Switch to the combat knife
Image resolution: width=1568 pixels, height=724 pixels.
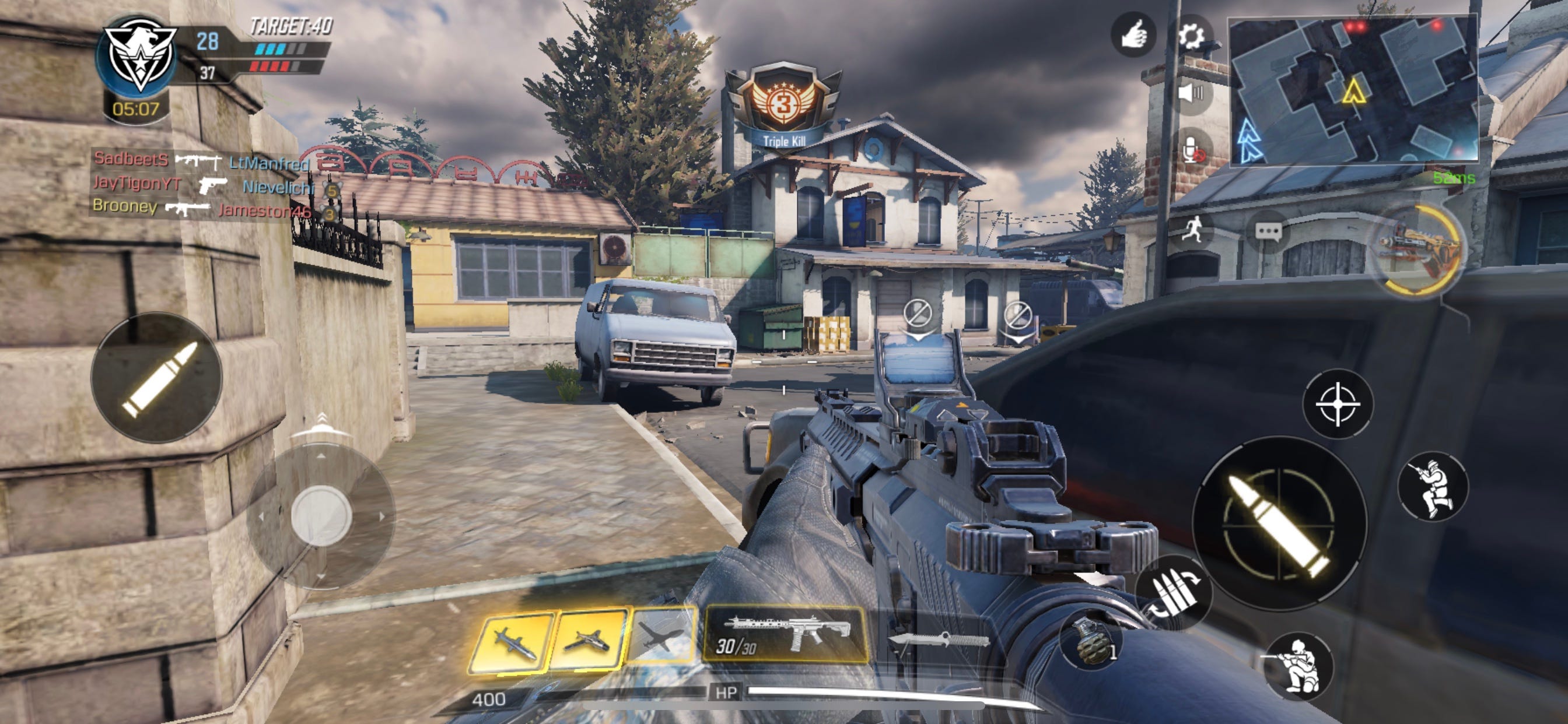[x=938, y=640]
